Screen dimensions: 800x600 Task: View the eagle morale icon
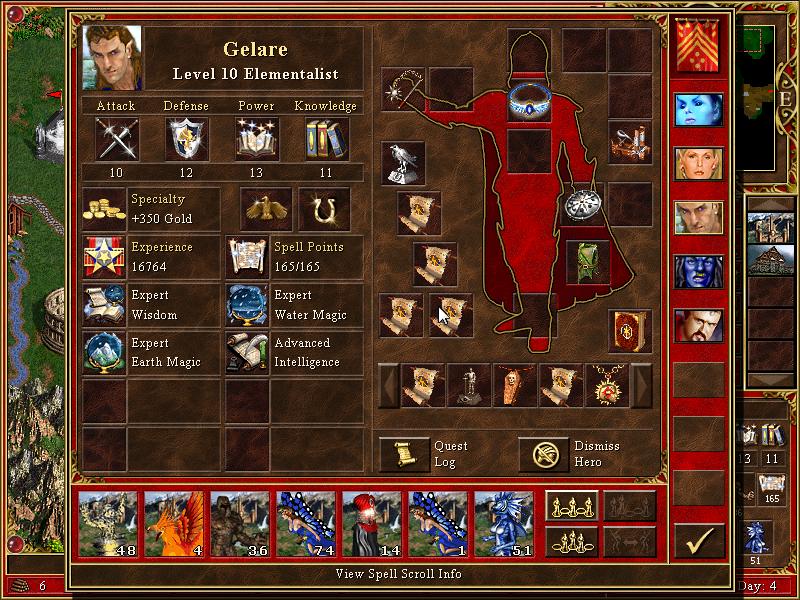(265, 209)
